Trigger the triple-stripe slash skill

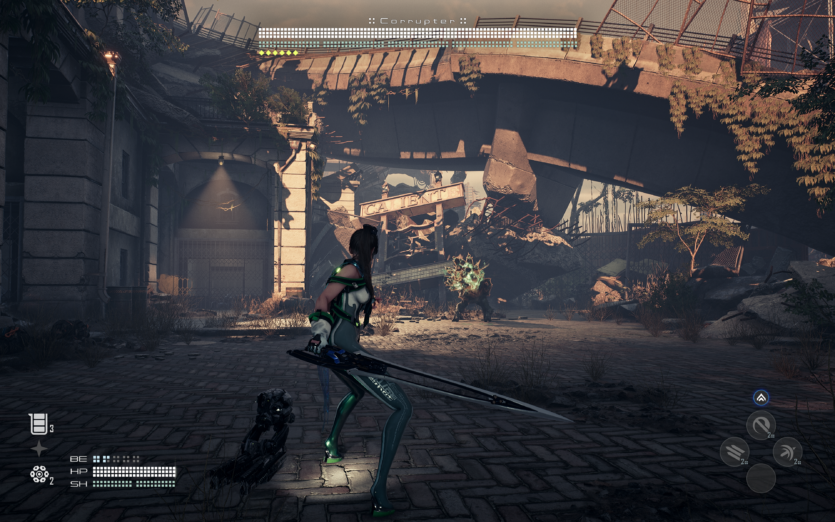[733, 452]
